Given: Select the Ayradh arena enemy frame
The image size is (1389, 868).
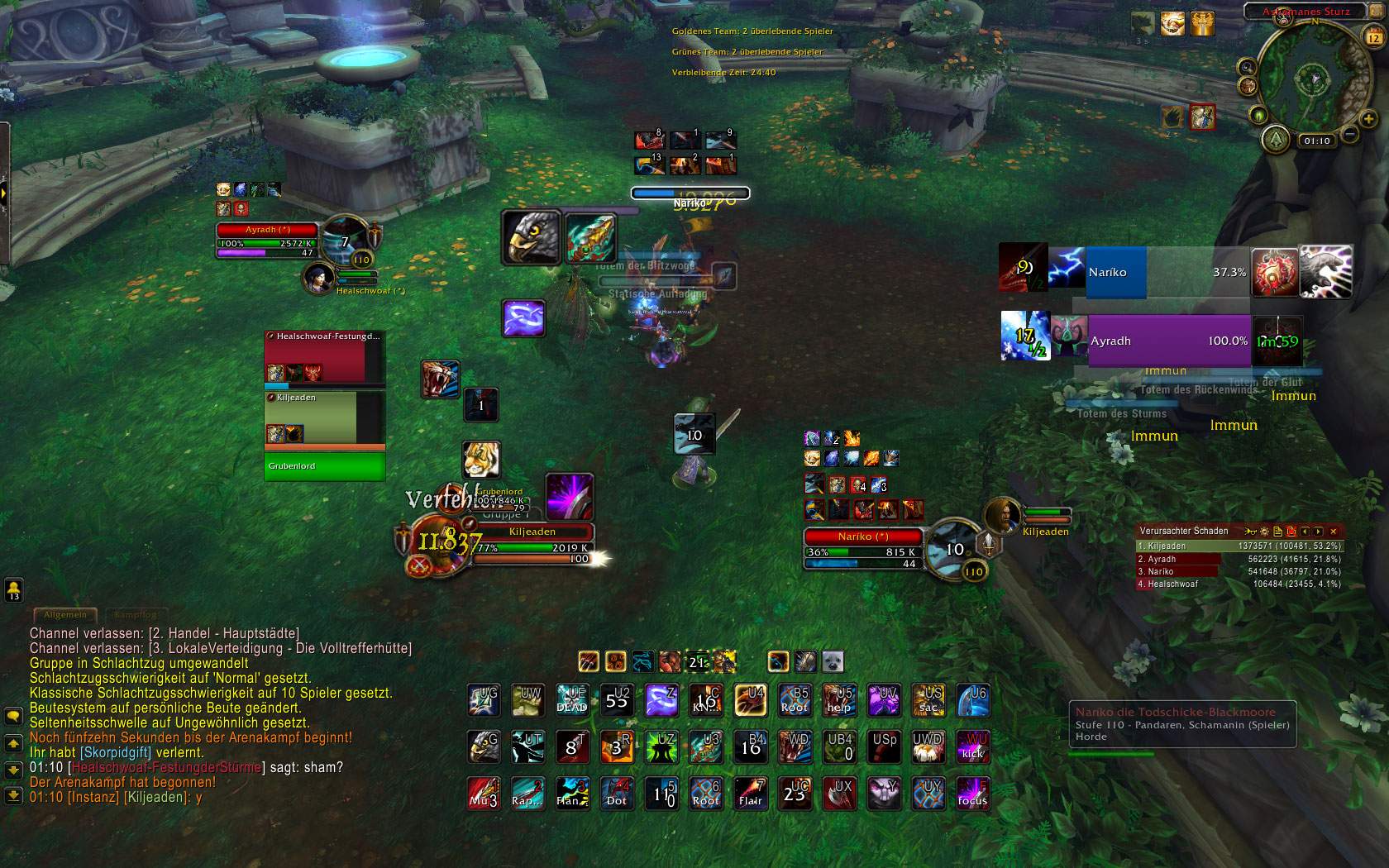Looking at the screenshot, I should (x=1167, y=341).
